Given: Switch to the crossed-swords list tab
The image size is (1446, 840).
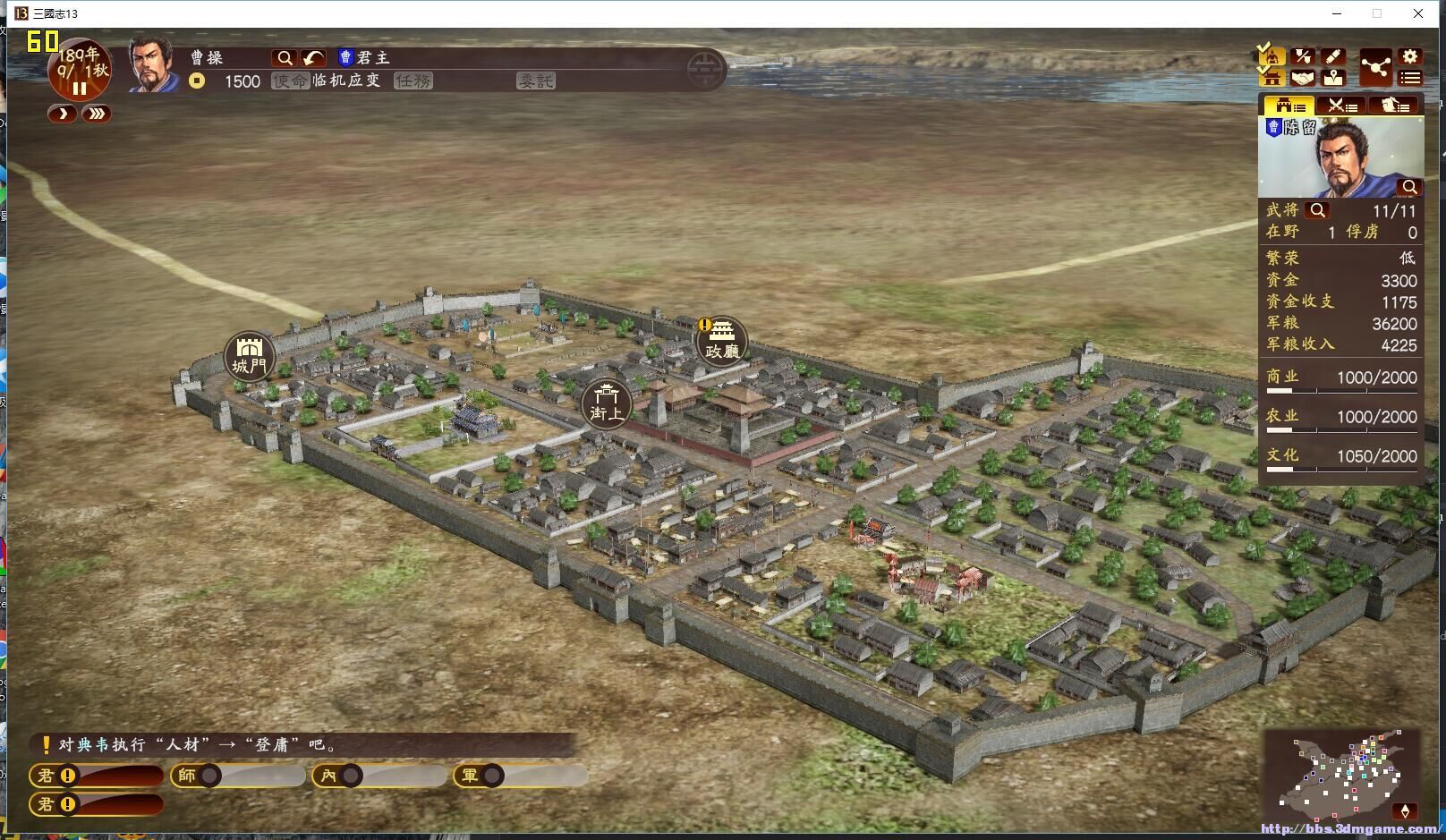Looking at the screenshot, I should pos(1341,106).
